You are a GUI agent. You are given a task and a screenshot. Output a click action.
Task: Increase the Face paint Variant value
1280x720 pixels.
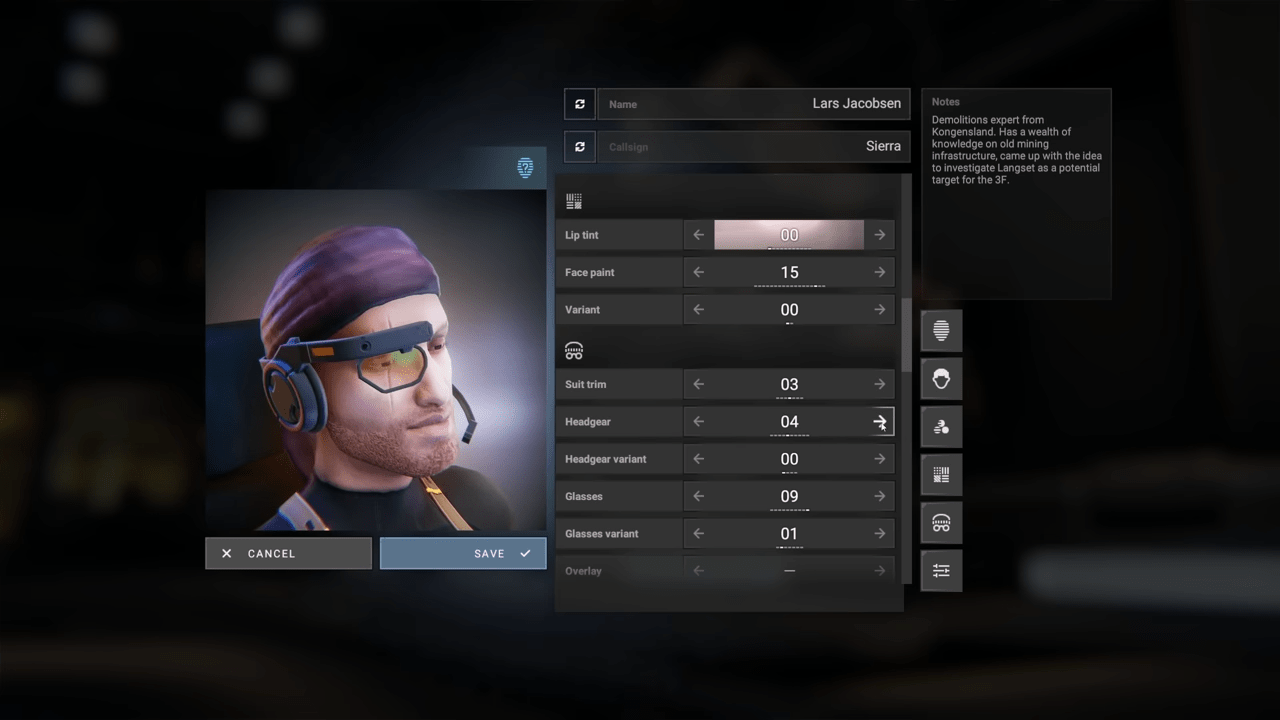tap(880, 310)
